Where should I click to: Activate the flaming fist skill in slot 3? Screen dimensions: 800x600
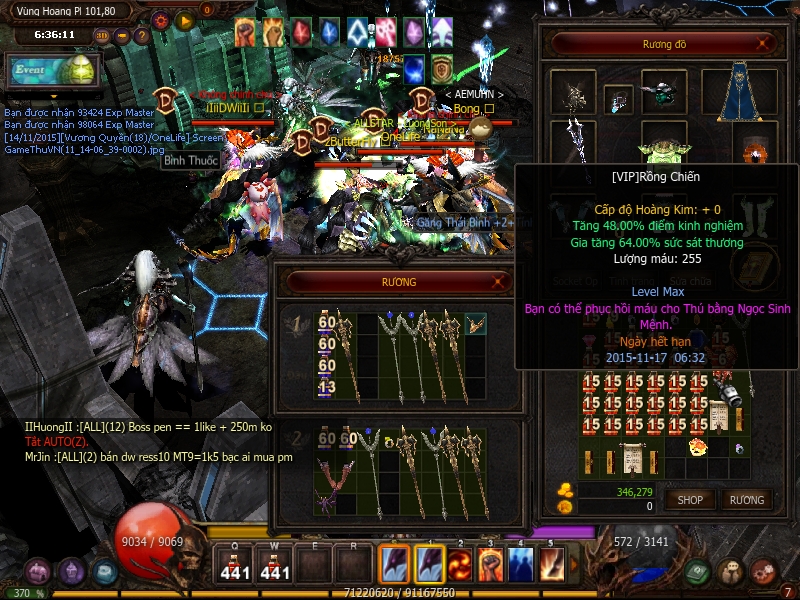pyautogui.click(x=490, y=564)
